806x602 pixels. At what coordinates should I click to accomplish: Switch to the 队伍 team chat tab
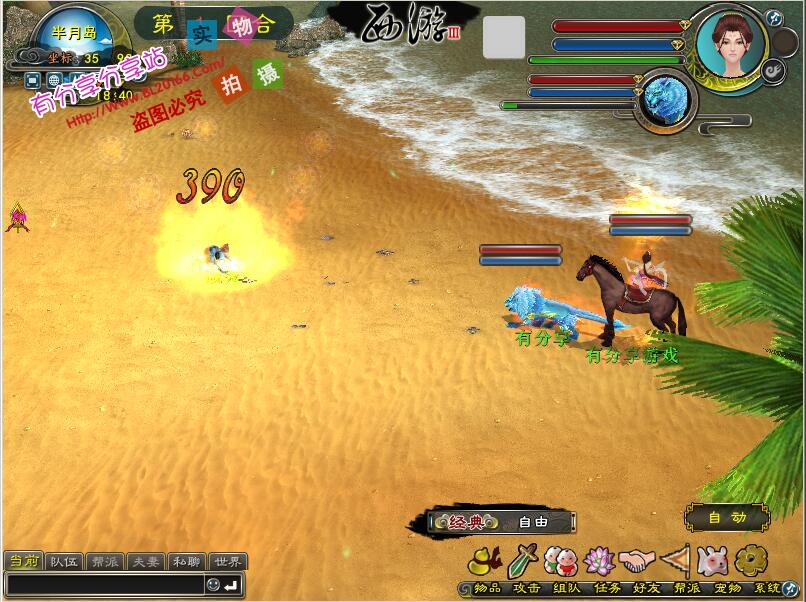point(65,562)
